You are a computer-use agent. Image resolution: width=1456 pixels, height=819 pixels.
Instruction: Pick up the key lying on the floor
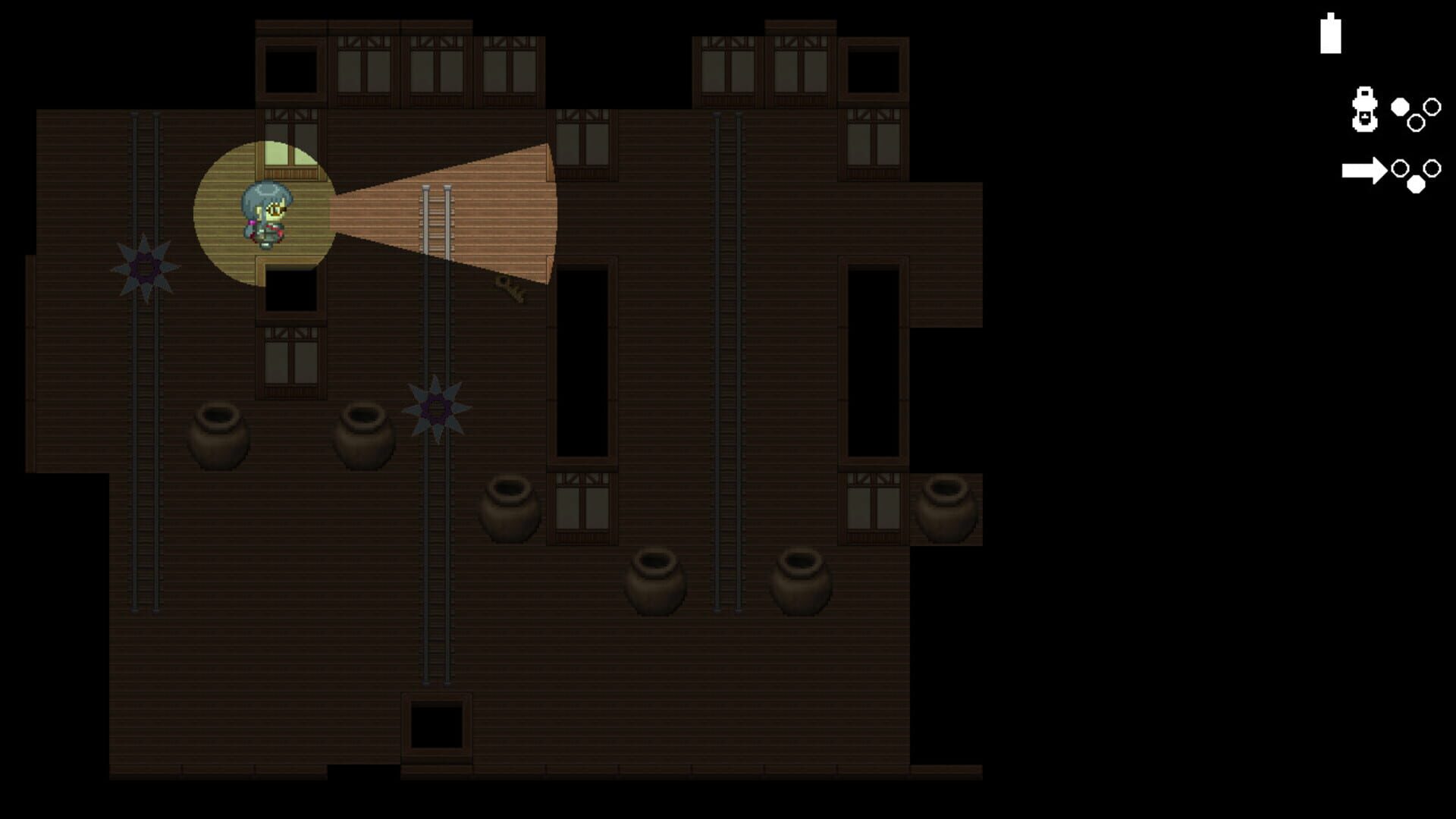(x=510, y=288)
